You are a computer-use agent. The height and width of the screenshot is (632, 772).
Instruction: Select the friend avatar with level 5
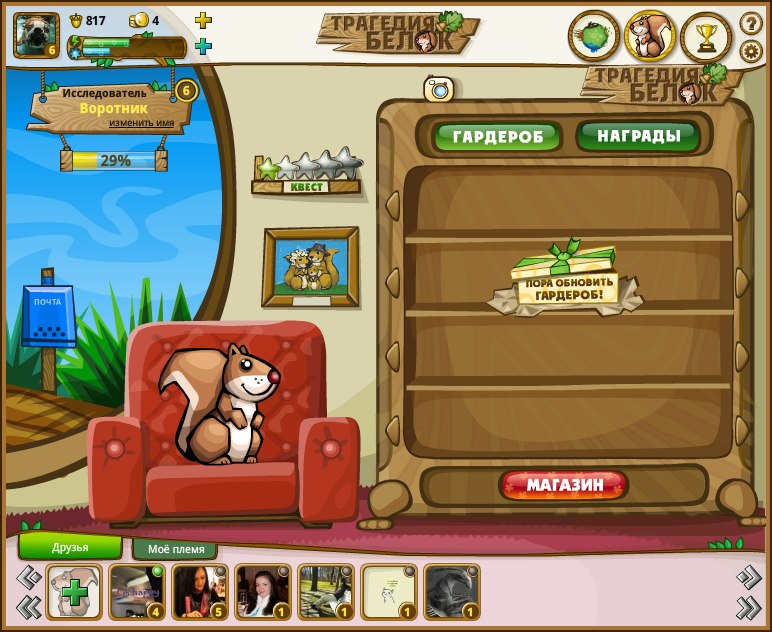200,592
